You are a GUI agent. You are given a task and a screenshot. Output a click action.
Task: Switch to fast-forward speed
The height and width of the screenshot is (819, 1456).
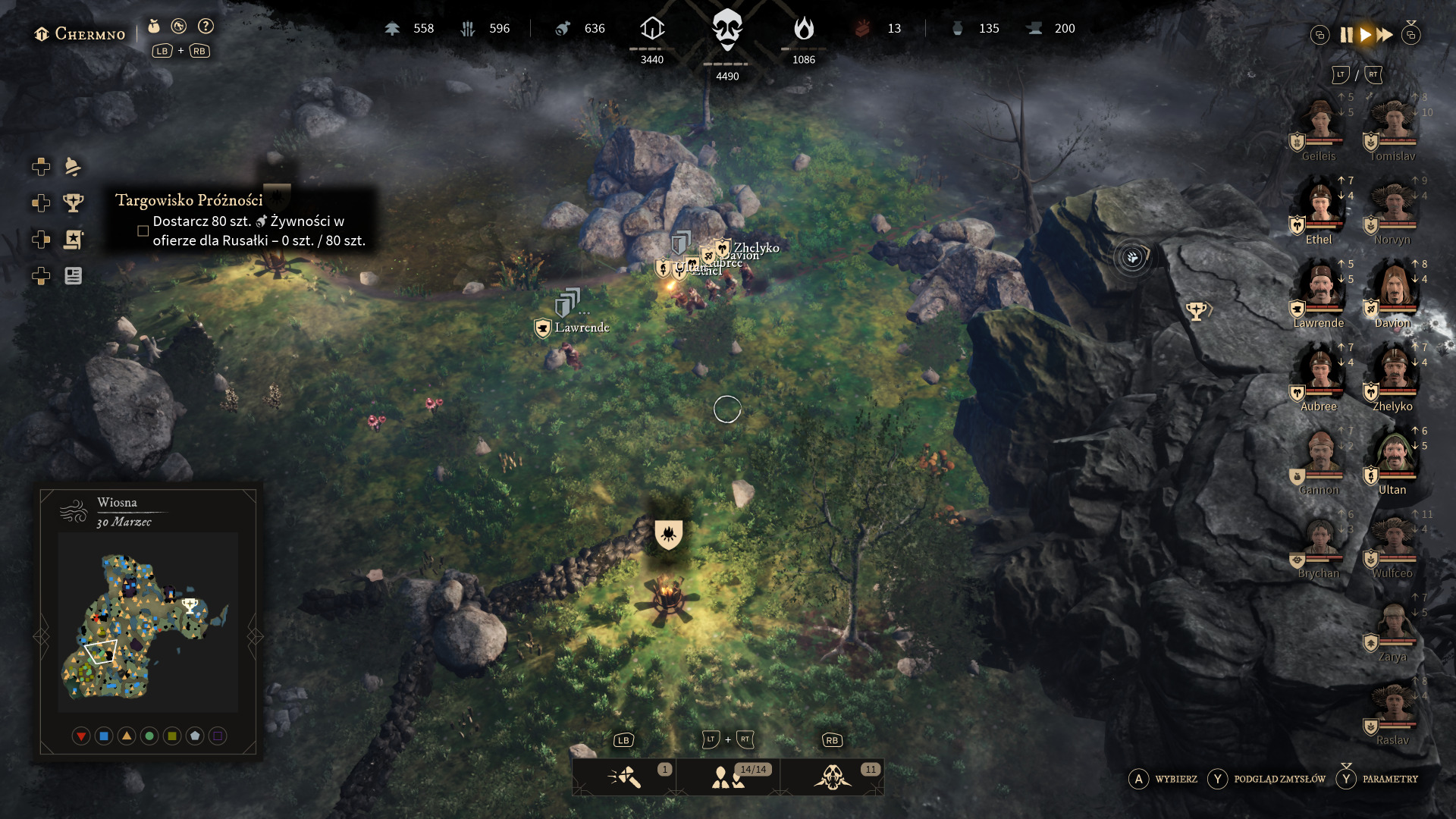coord(1385,35)
